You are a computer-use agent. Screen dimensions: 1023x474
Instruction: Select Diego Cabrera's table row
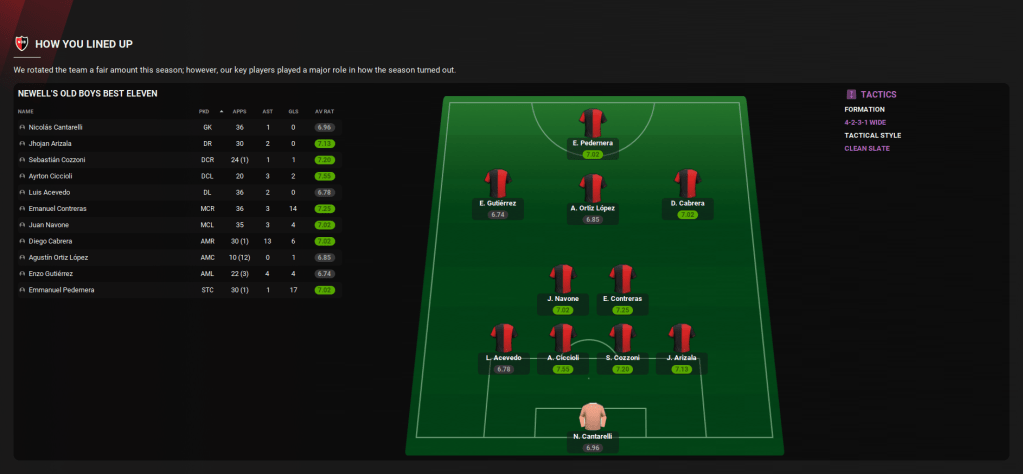tap(52, 241)
